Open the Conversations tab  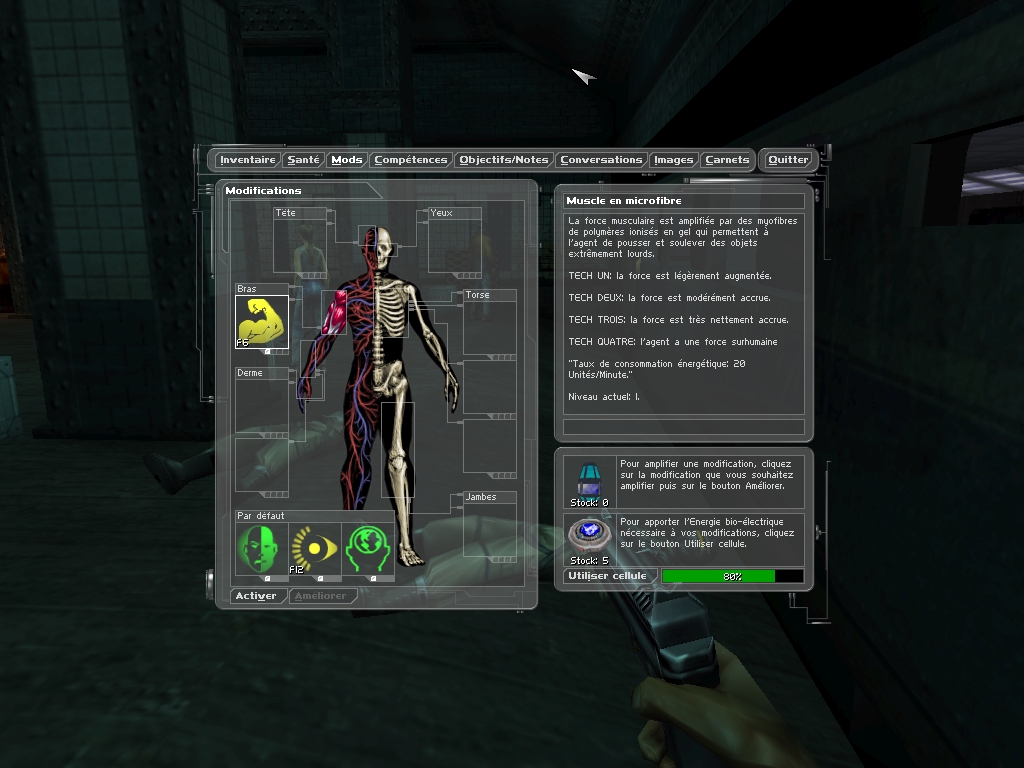pos(601,160)
